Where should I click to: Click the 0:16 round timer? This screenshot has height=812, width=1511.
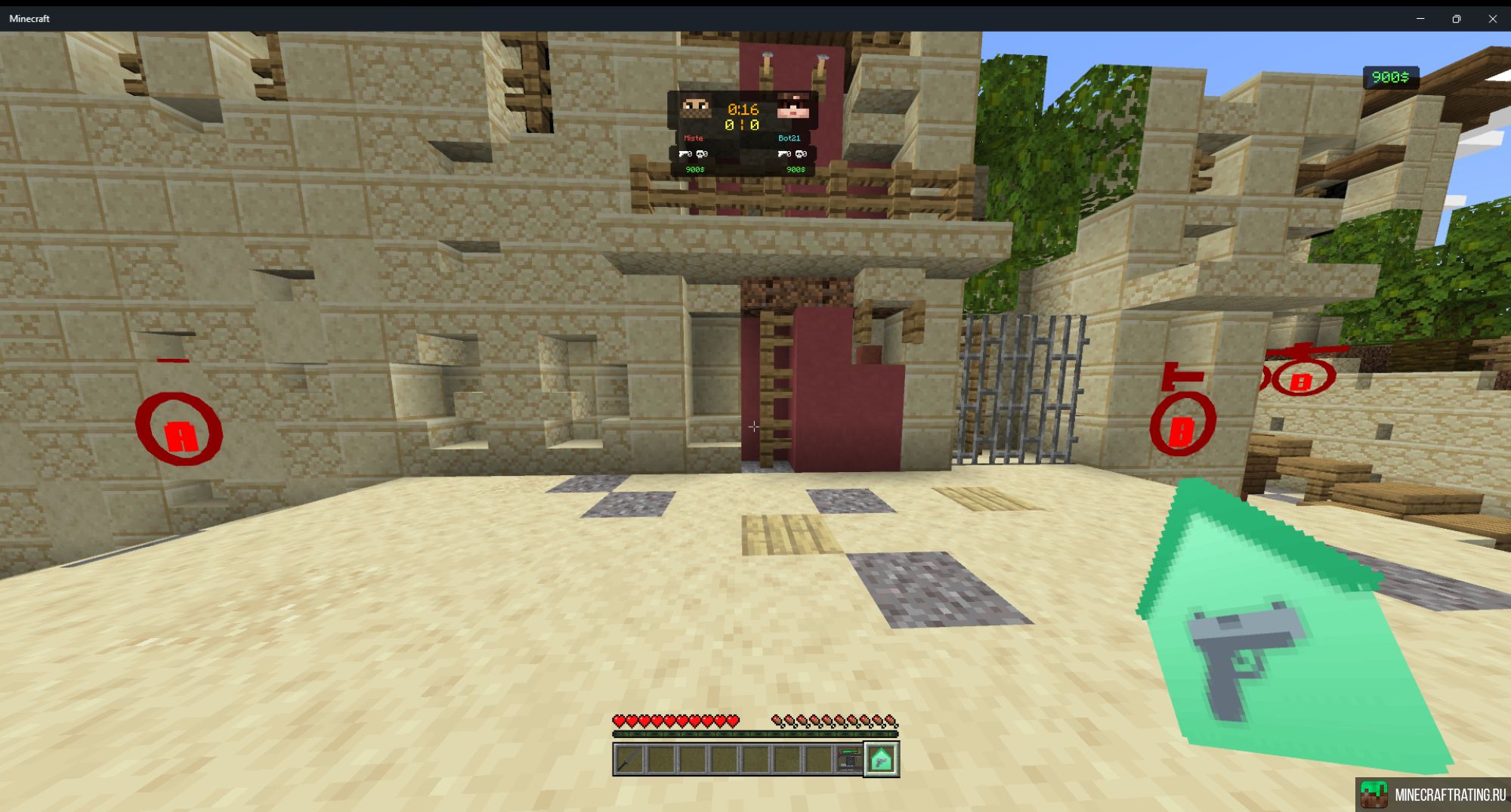(742, 109)
